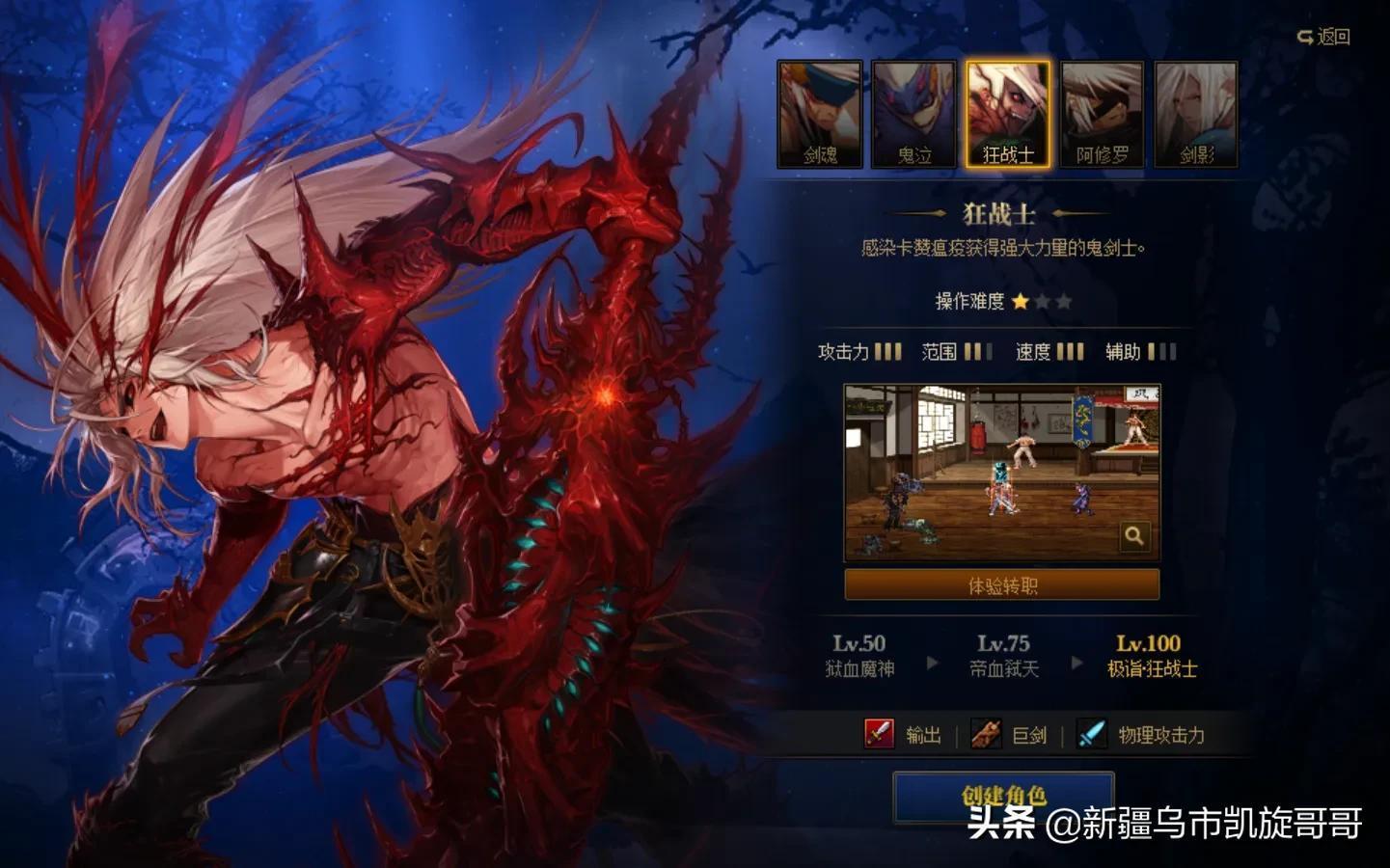Screen dimensions: 1390x868
Task: Choose the 鬼泣 class portrait
Action: [913, 115]
